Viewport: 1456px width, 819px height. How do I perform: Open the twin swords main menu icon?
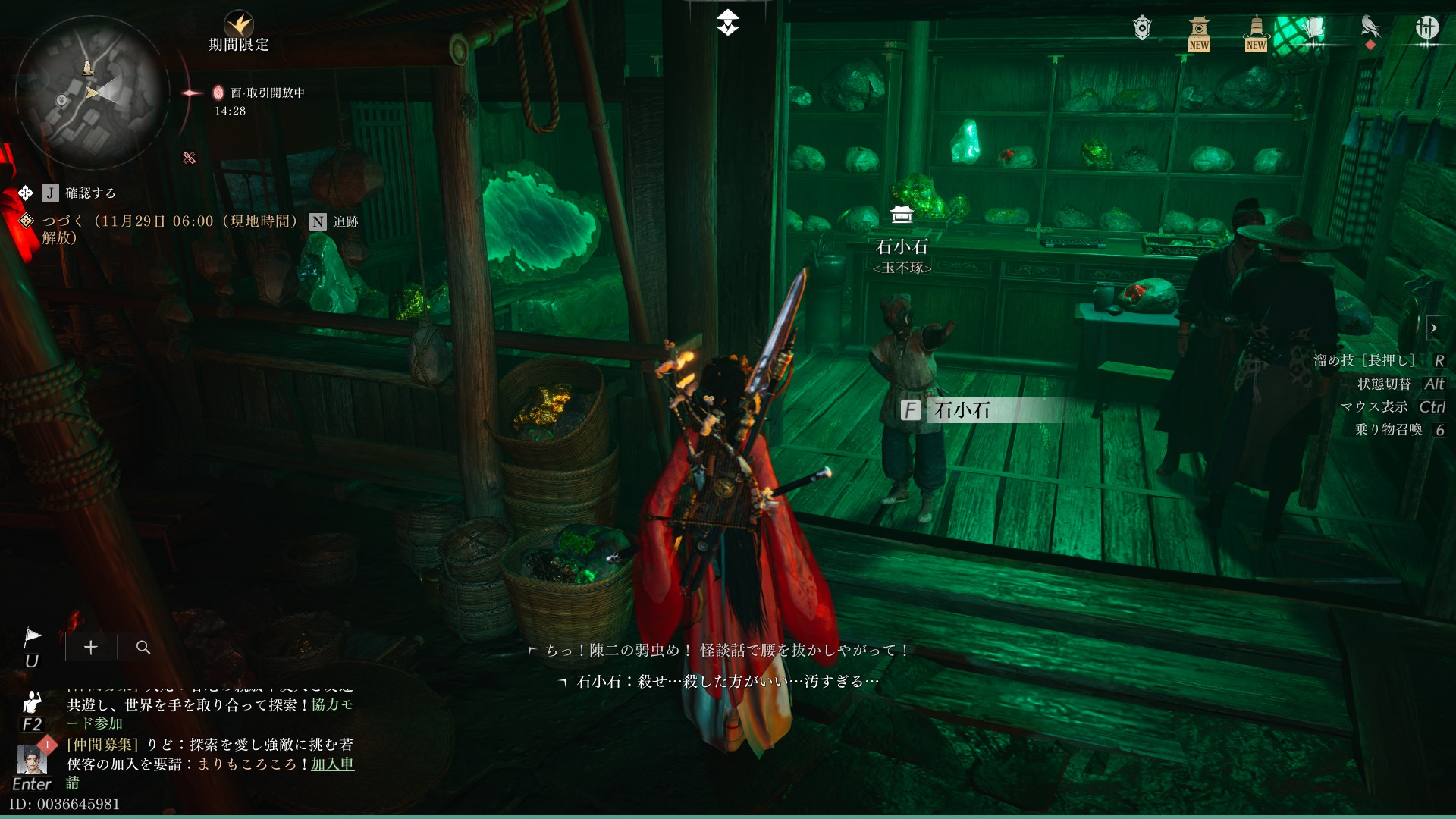tap(1426, 28)
